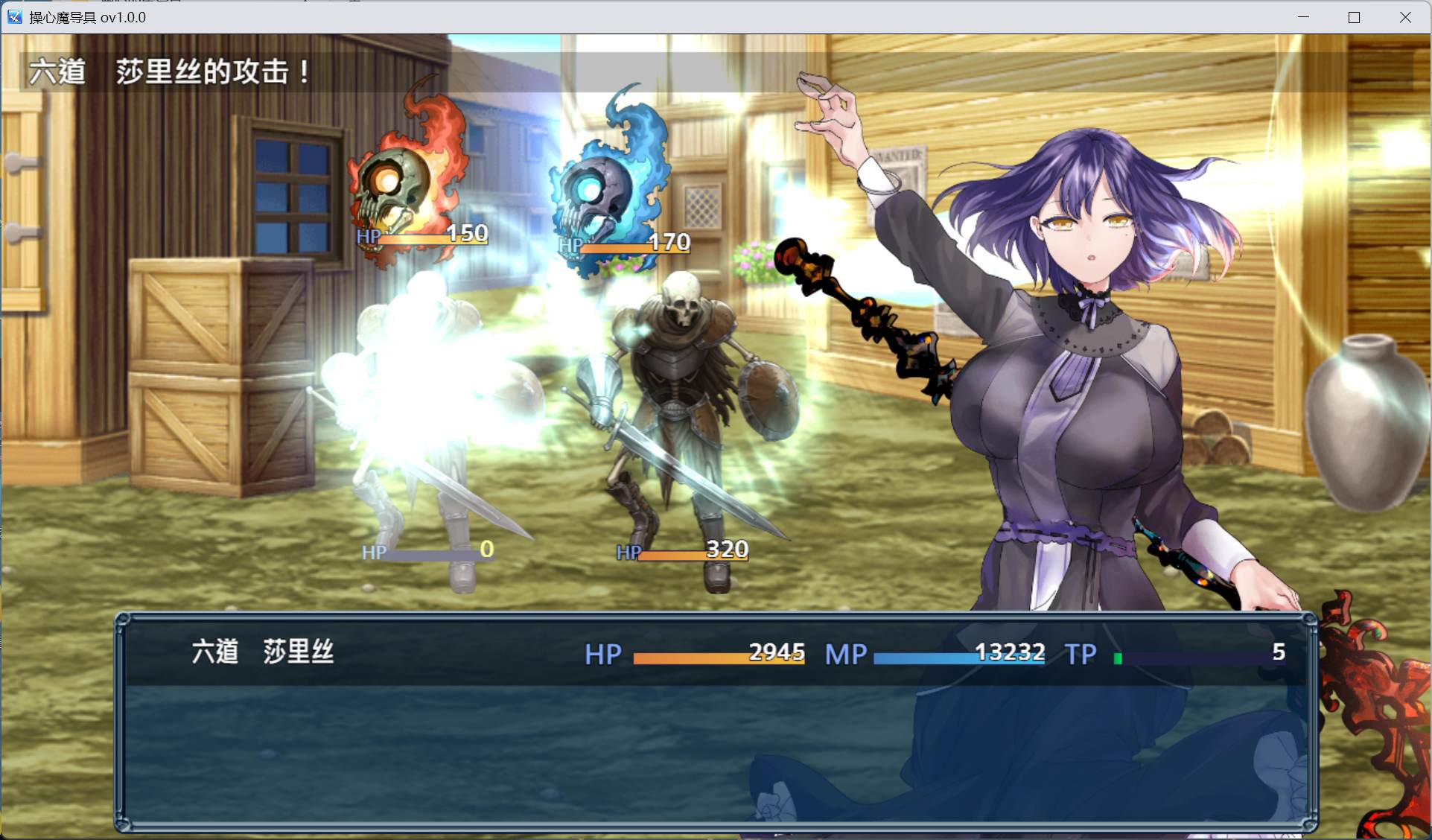Click the game application icon in the title bar
1432x840 pixels.
13,16
